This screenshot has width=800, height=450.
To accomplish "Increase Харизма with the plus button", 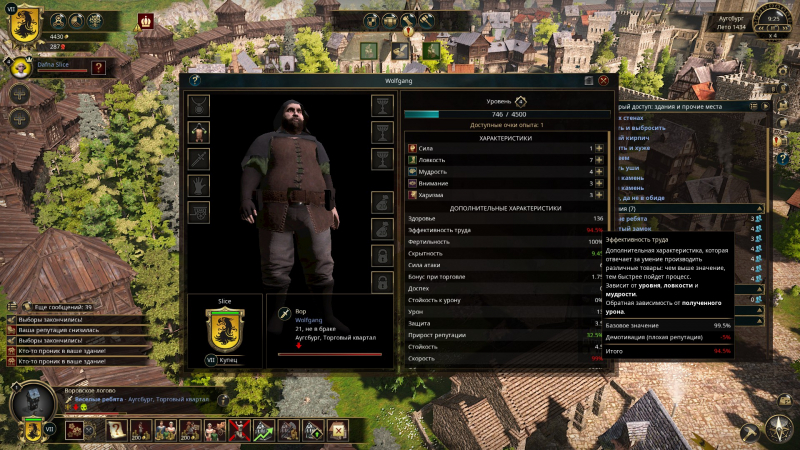I will pyautogui.click(x=601, y=196).
